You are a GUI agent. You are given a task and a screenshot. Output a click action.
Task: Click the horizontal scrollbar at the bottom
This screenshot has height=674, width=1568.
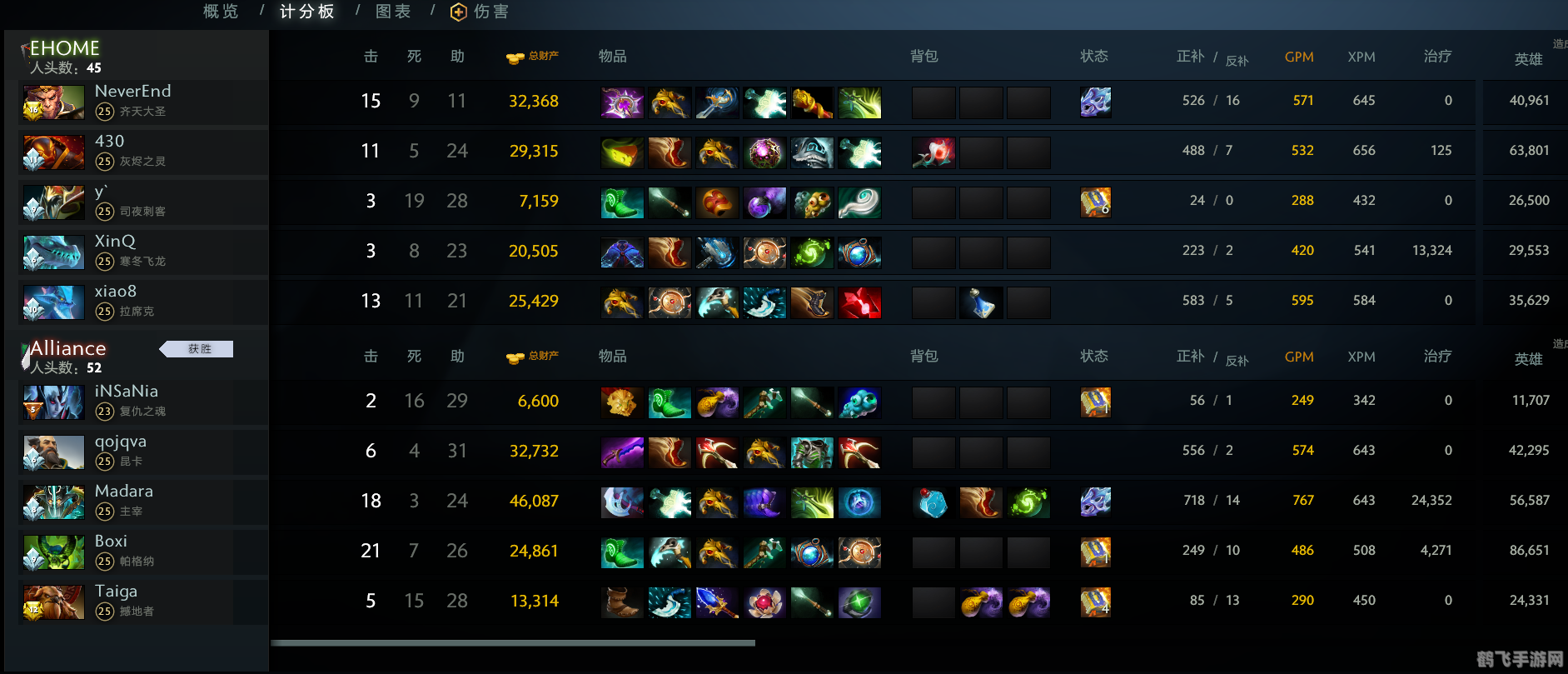coord(514,642)
